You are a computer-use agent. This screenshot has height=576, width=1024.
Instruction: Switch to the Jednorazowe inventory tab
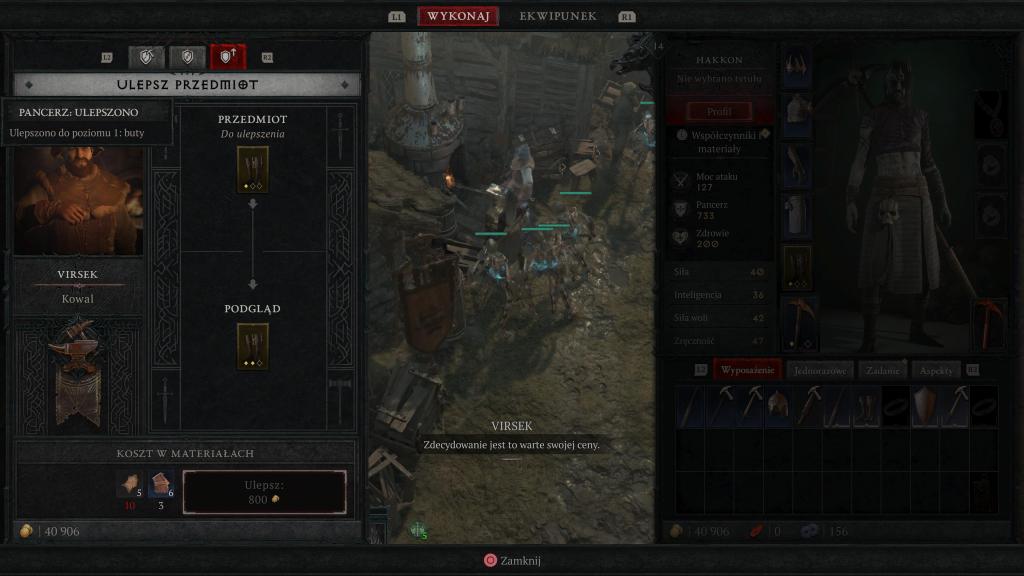click(x=820, y=370)
